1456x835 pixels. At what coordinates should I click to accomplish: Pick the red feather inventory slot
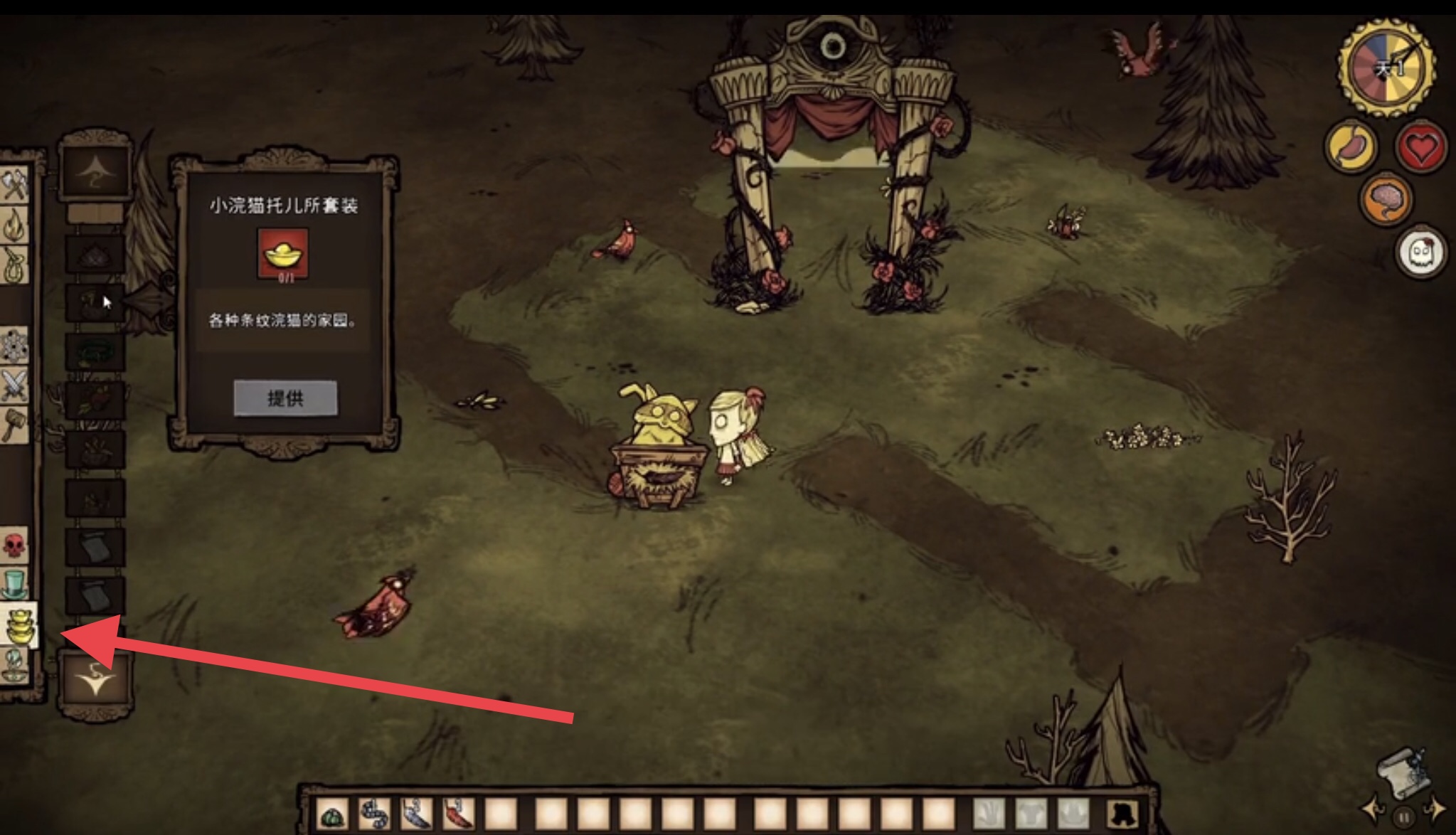pyautogui.click(x=459, y=814)
